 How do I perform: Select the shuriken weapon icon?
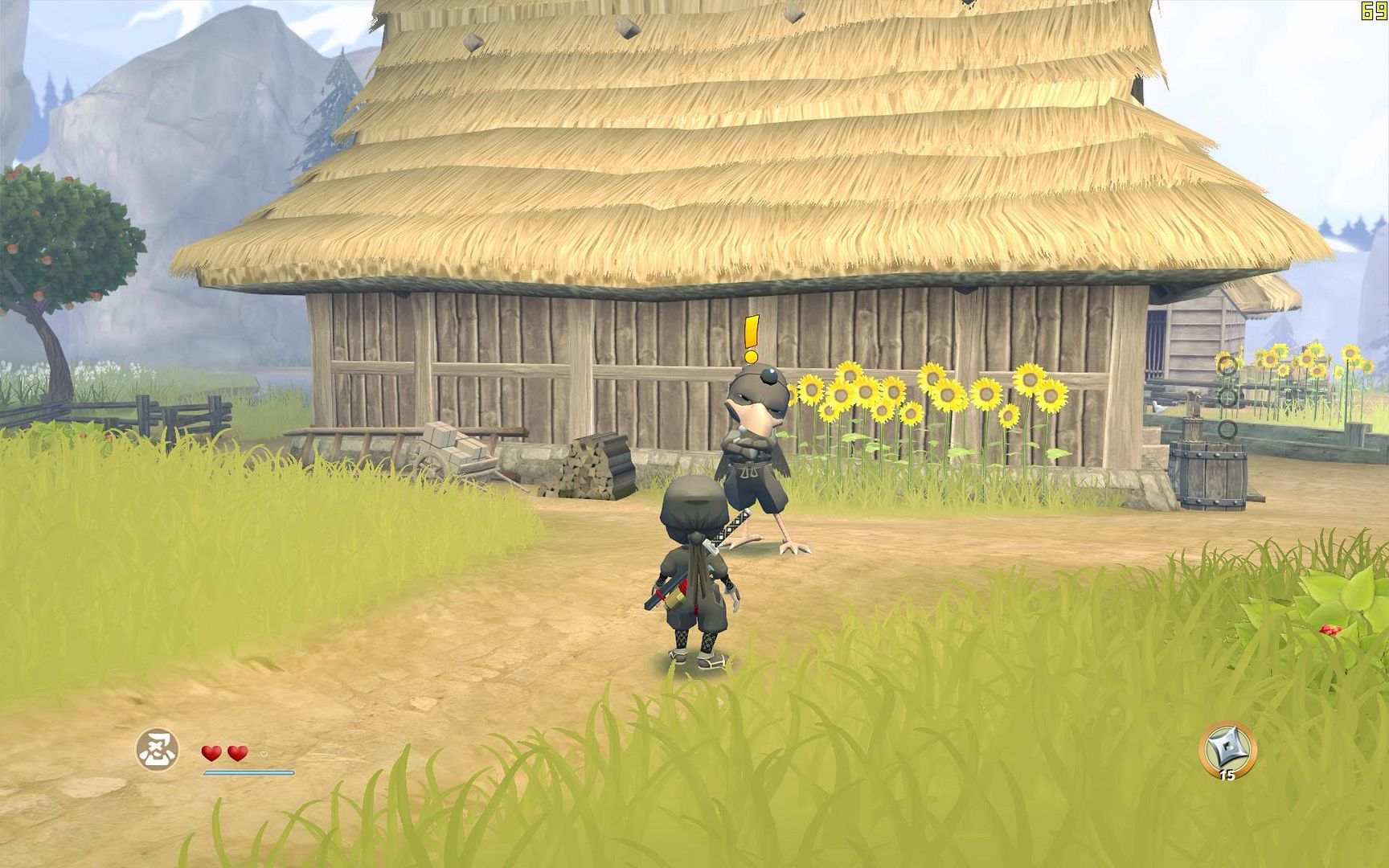pyautogui.click(x=1227, y=749)
